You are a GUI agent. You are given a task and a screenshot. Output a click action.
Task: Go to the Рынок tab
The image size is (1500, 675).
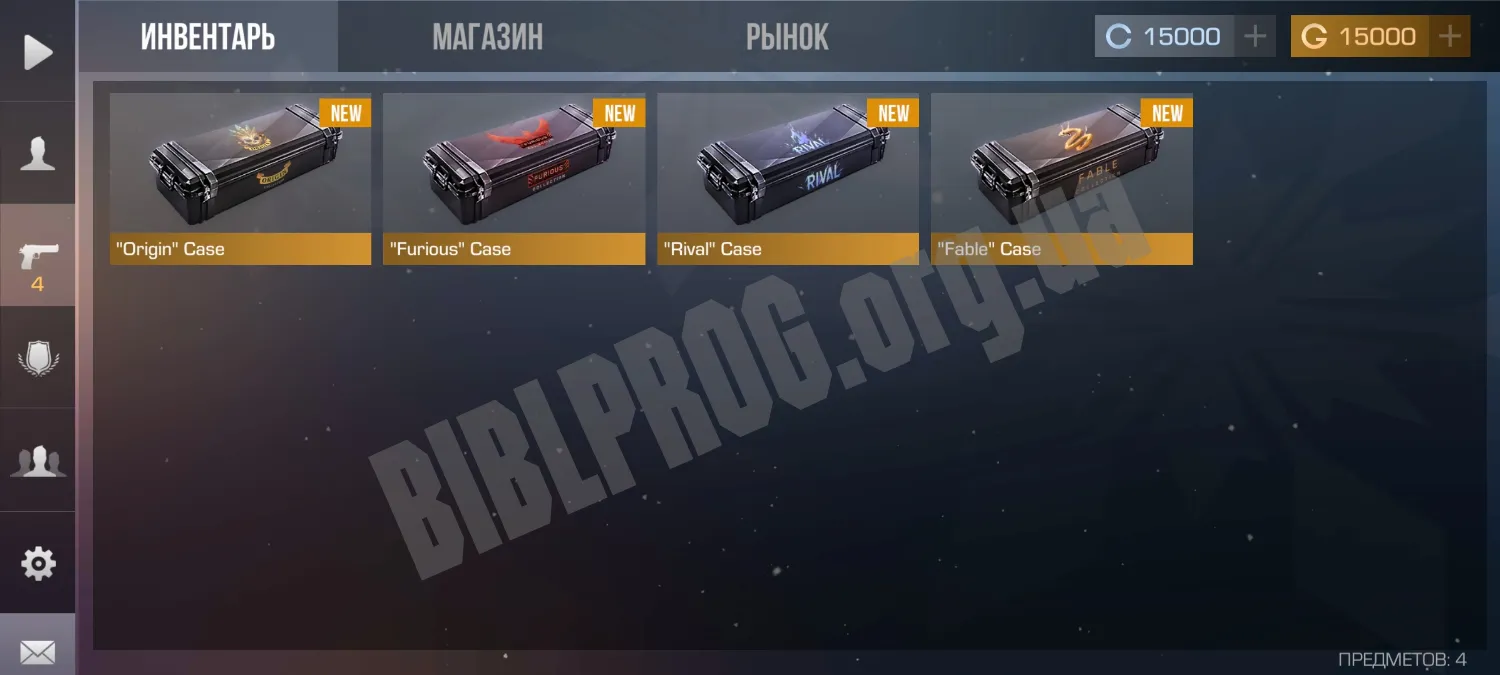pyautogui.click(x=787, y=37)
